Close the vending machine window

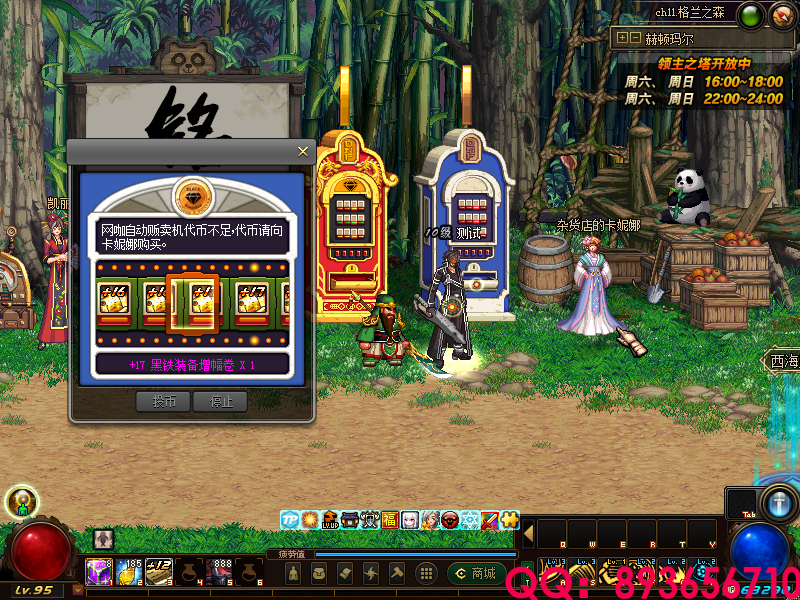point(303,151)
